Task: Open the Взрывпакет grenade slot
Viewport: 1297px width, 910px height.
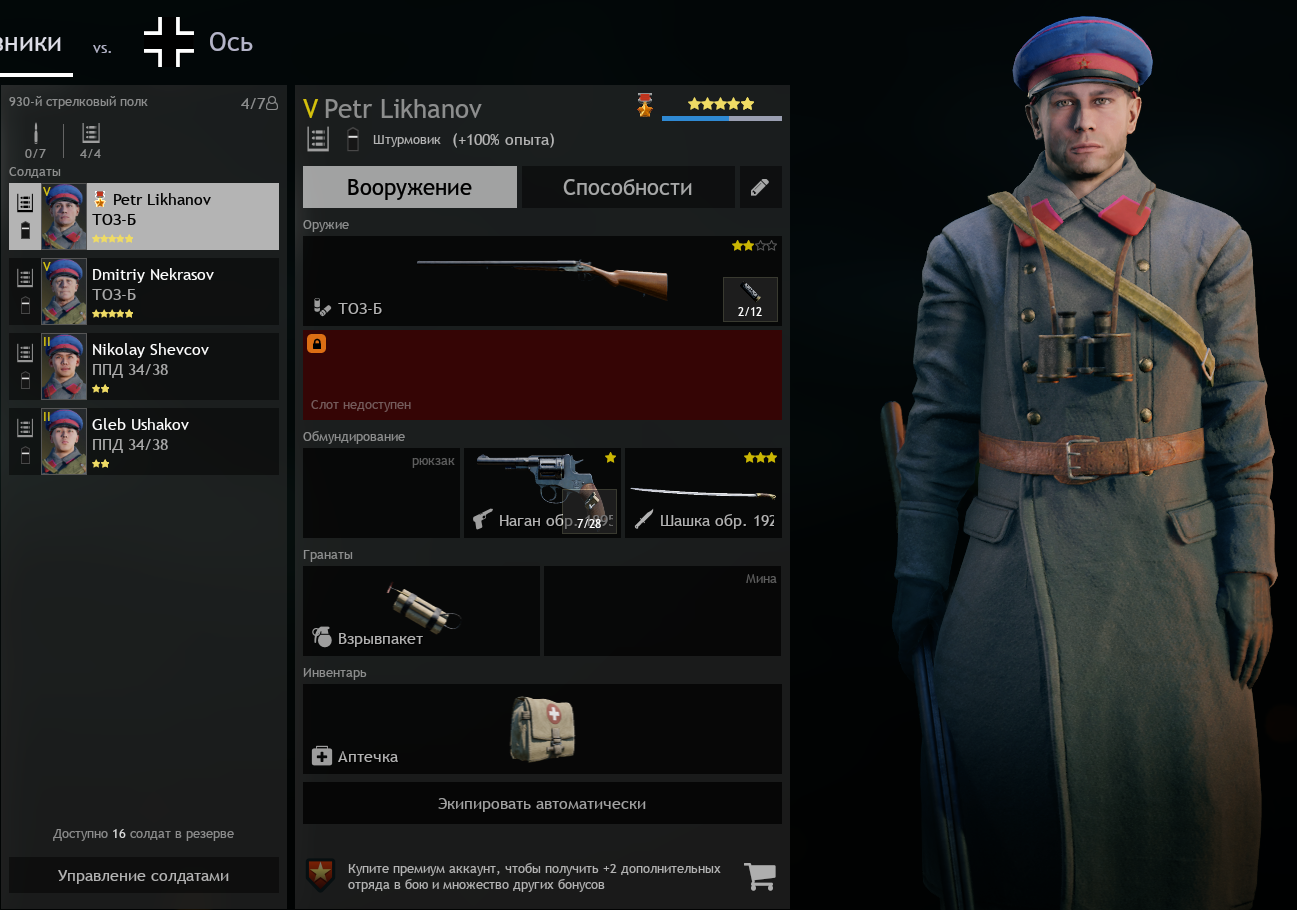Action: click(x=421, y=611)
